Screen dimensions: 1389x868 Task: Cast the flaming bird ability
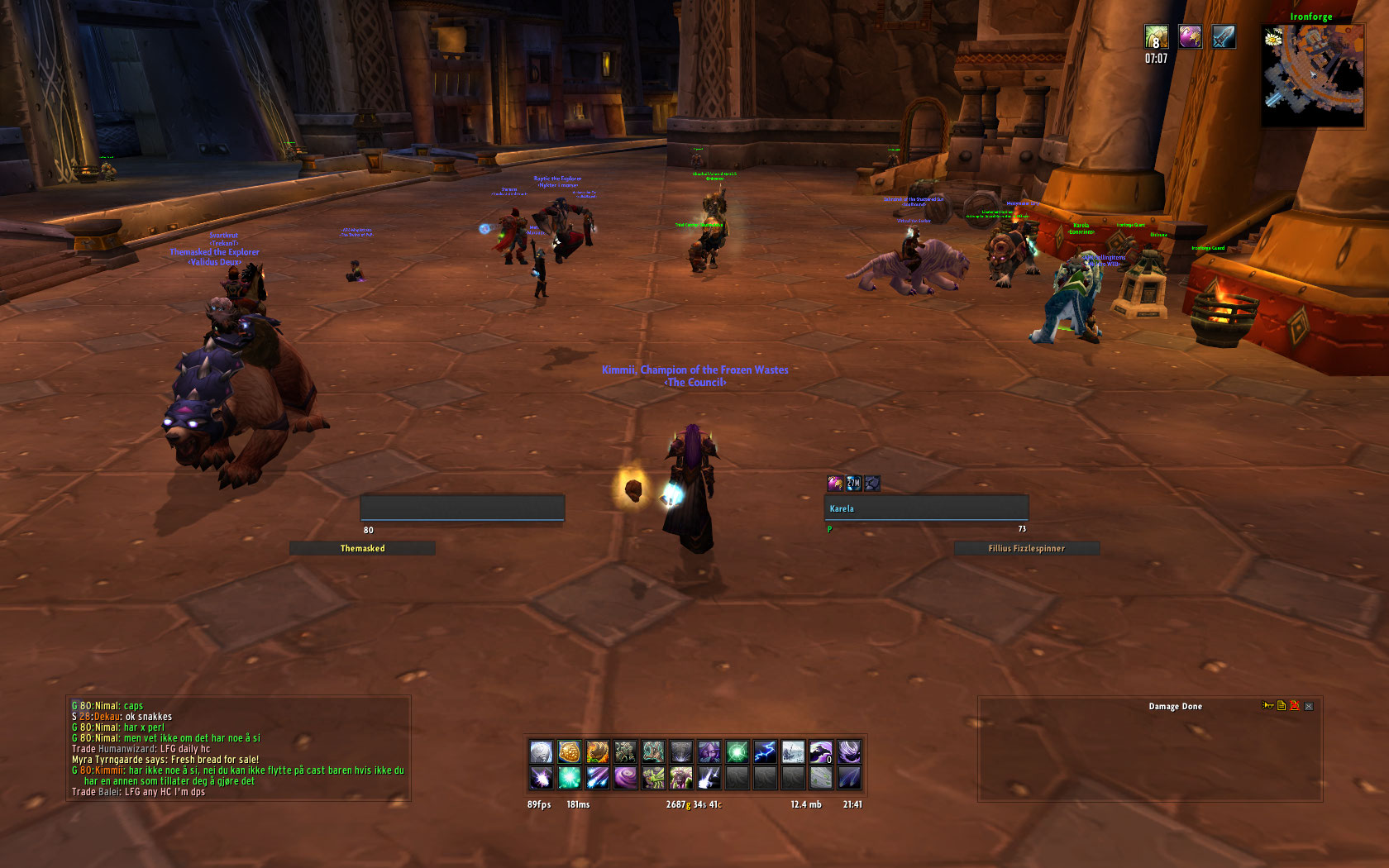pos(597,751)
